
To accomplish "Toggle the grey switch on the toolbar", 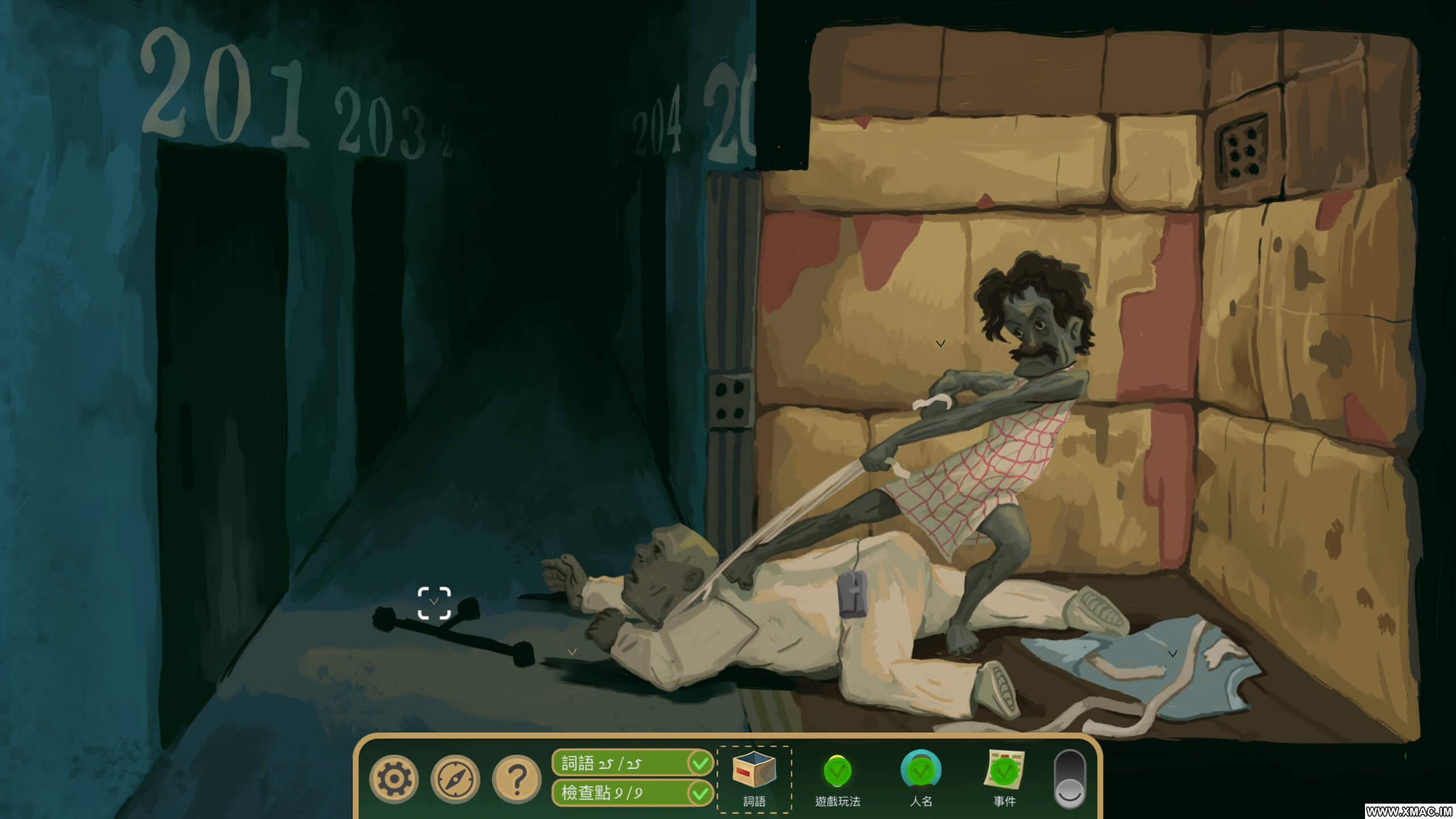I will (1069, 779).
